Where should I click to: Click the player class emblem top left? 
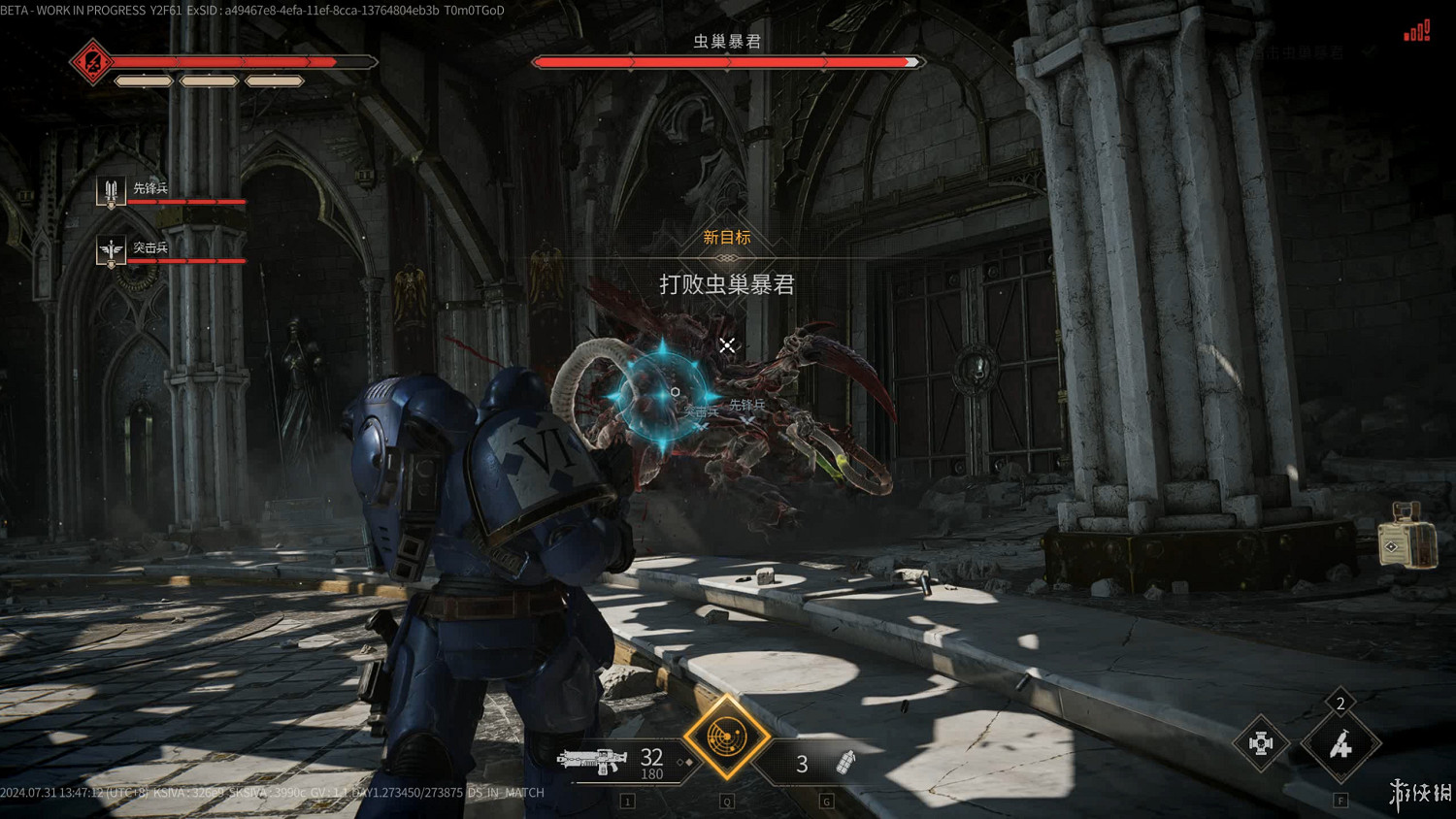click(91, 62)
